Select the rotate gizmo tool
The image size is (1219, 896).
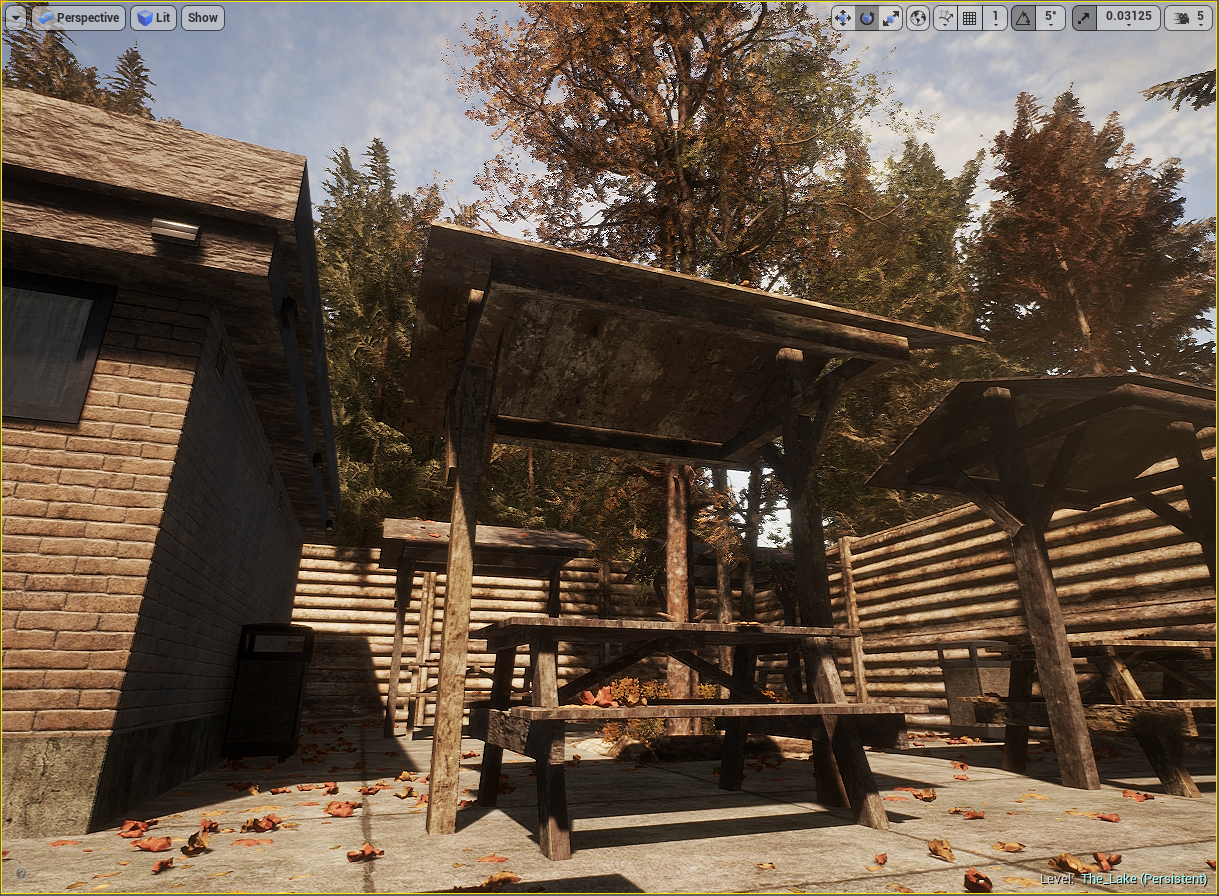pyautogui.click(x=867, y=17)
